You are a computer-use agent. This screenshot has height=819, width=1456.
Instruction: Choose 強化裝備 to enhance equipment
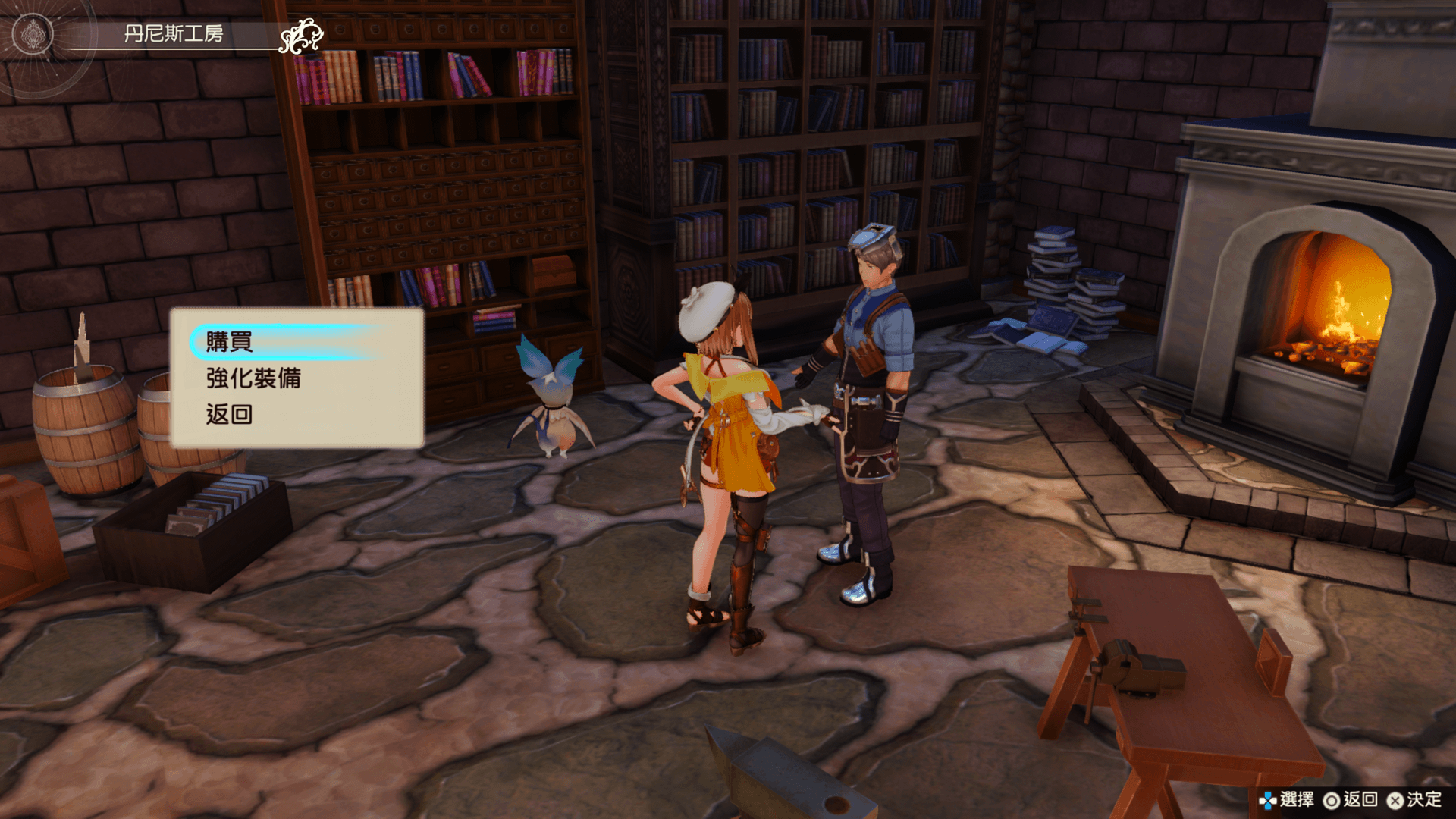(x=253, y=378)
